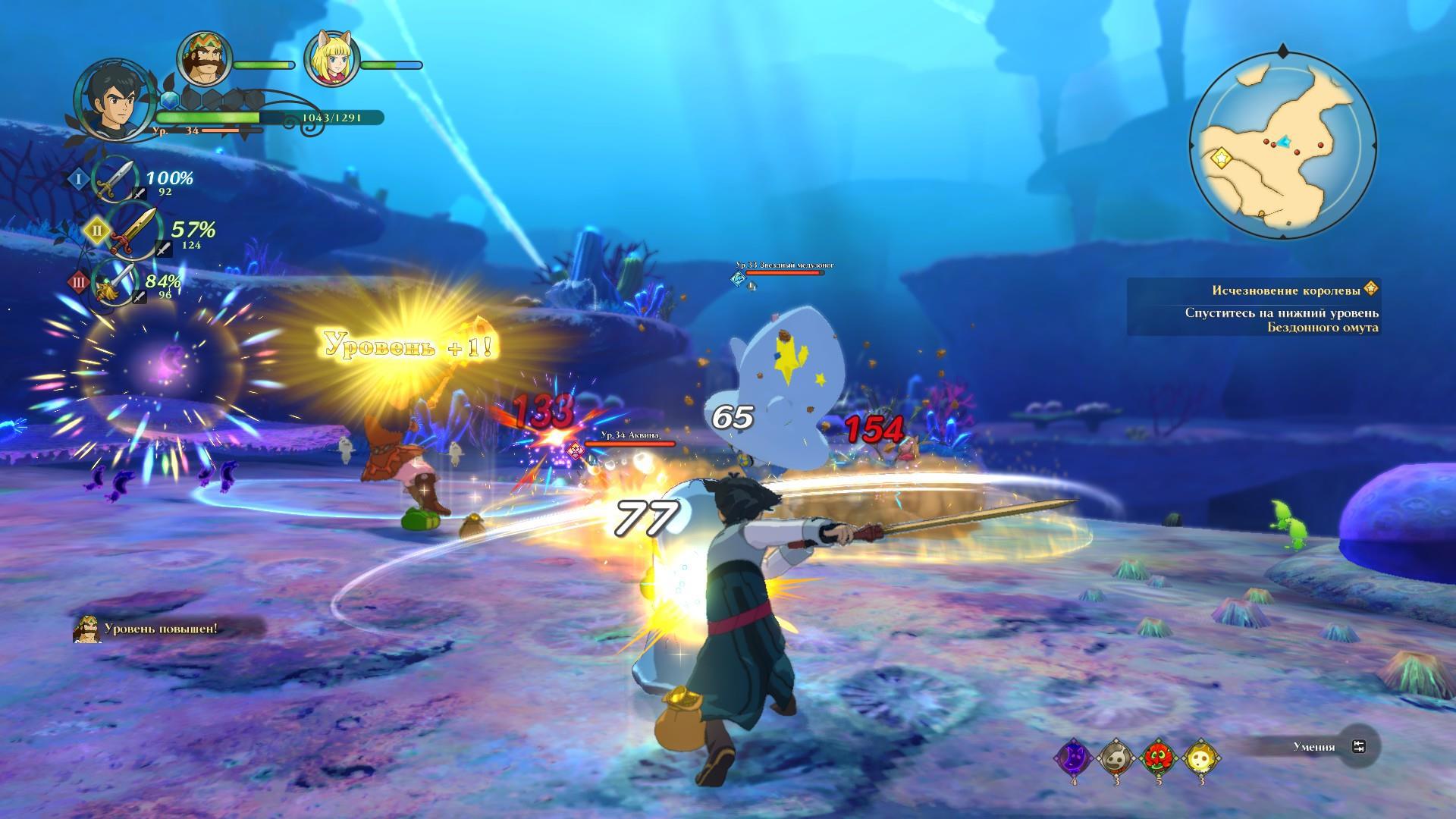Select weapon slot II golden sword
1456x819 pixels.
point(133,230)
